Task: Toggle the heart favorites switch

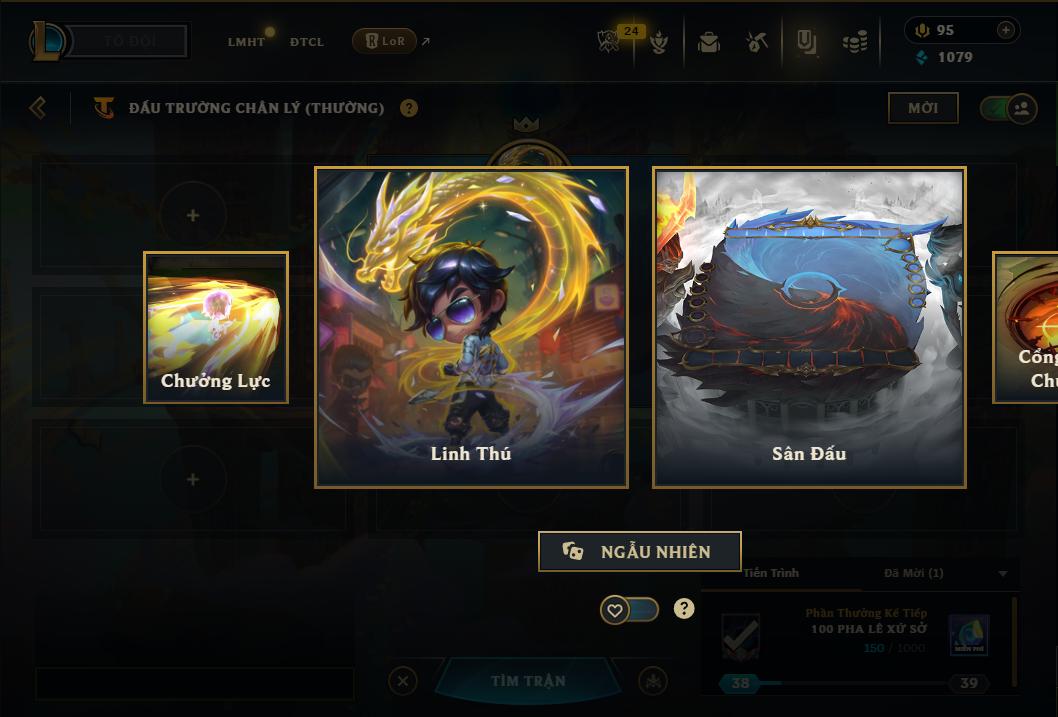Action: (x=629, y=609)
